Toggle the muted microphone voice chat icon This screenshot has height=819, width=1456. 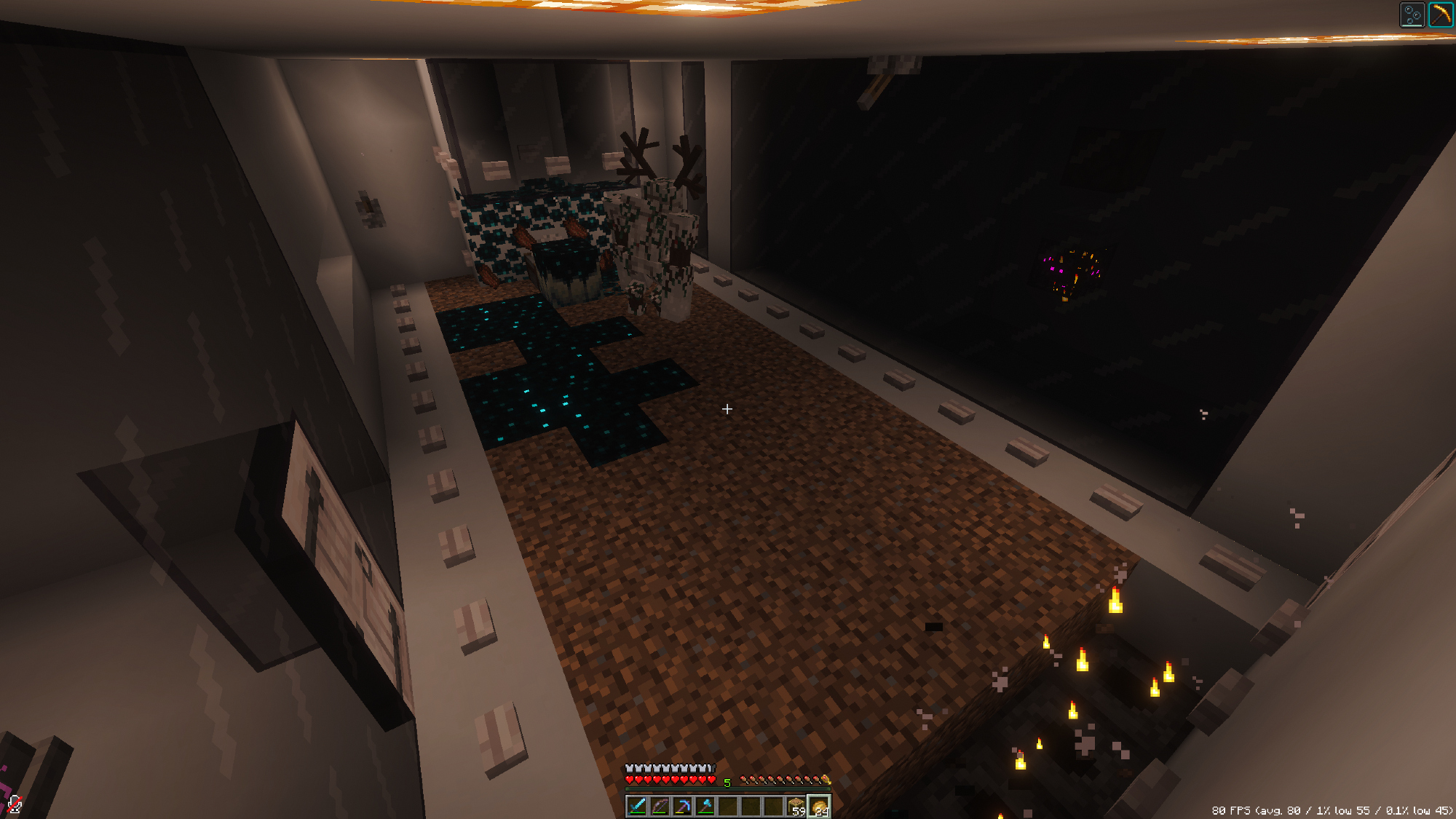15,804
